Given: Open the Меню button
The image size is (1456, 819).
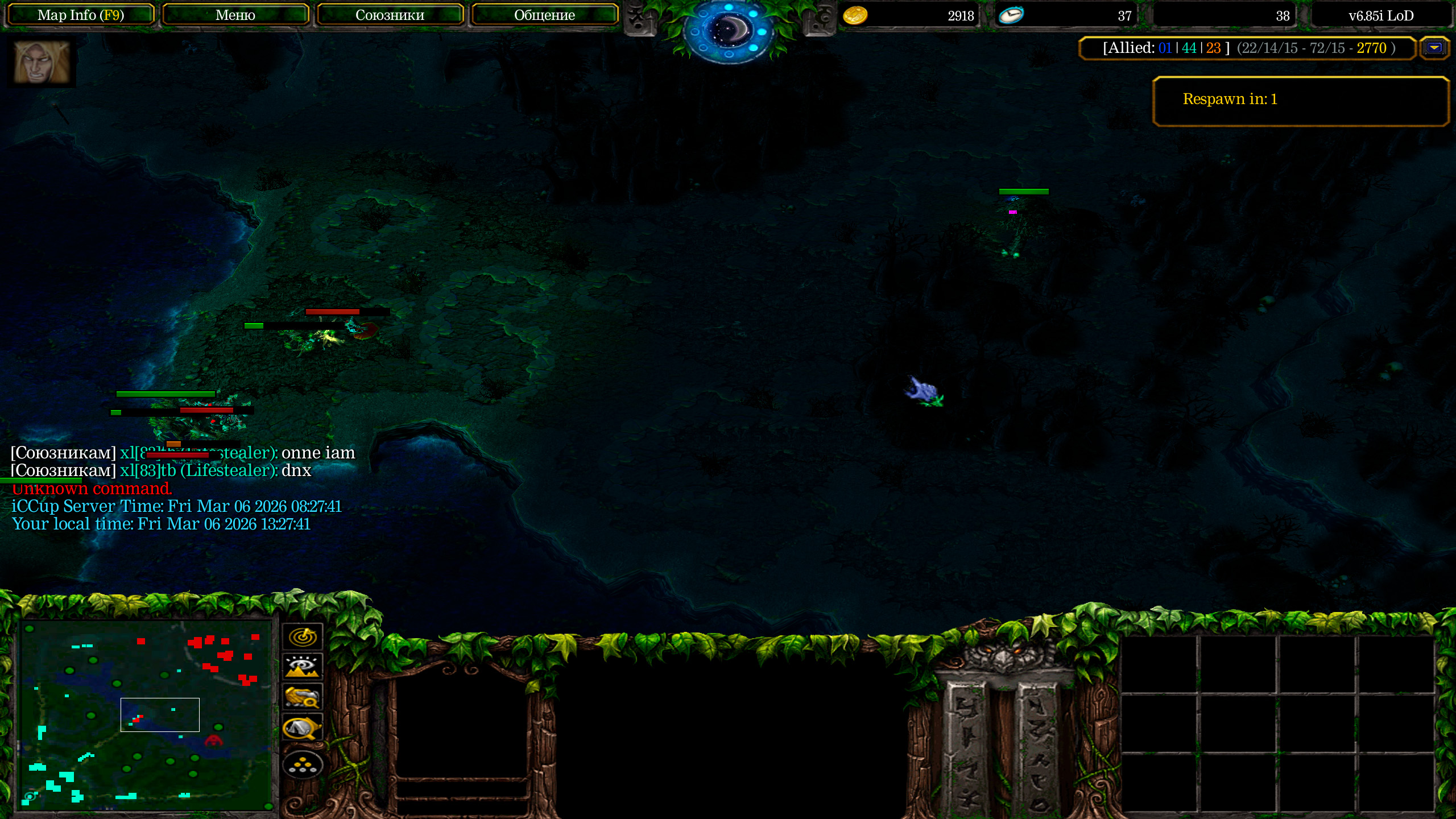Looking at the screenshot, I should [x=235, y=15].
